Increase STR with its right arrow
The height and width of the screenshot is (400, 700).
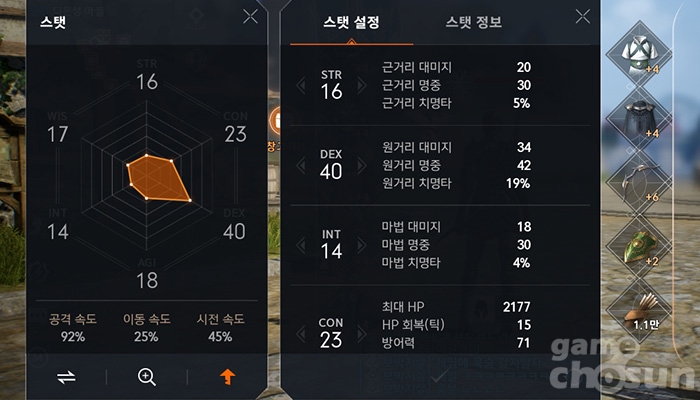click(x=362, y=86)
